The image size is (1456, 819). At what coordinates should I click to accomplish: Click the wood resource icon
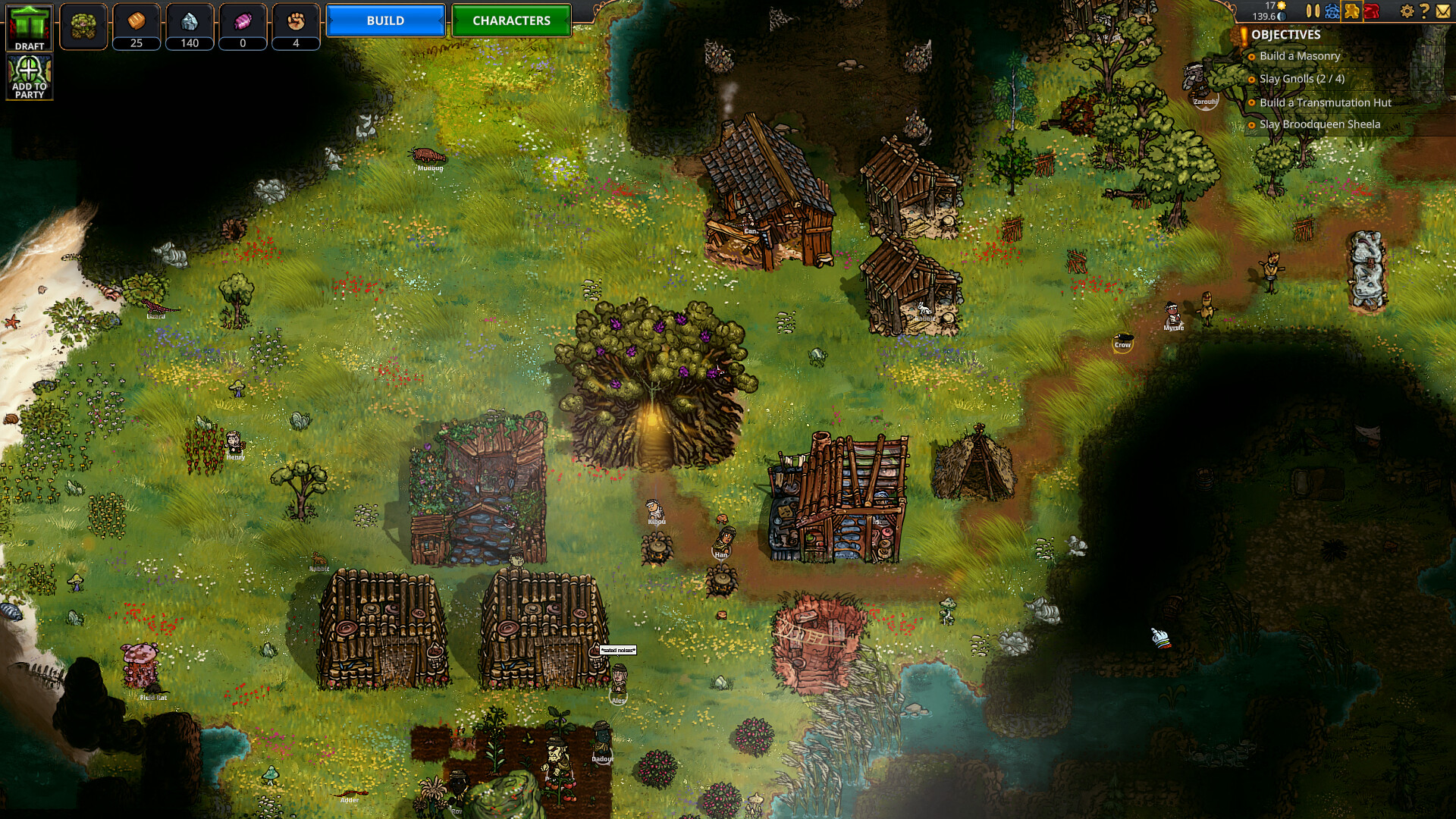click(136, 21)
